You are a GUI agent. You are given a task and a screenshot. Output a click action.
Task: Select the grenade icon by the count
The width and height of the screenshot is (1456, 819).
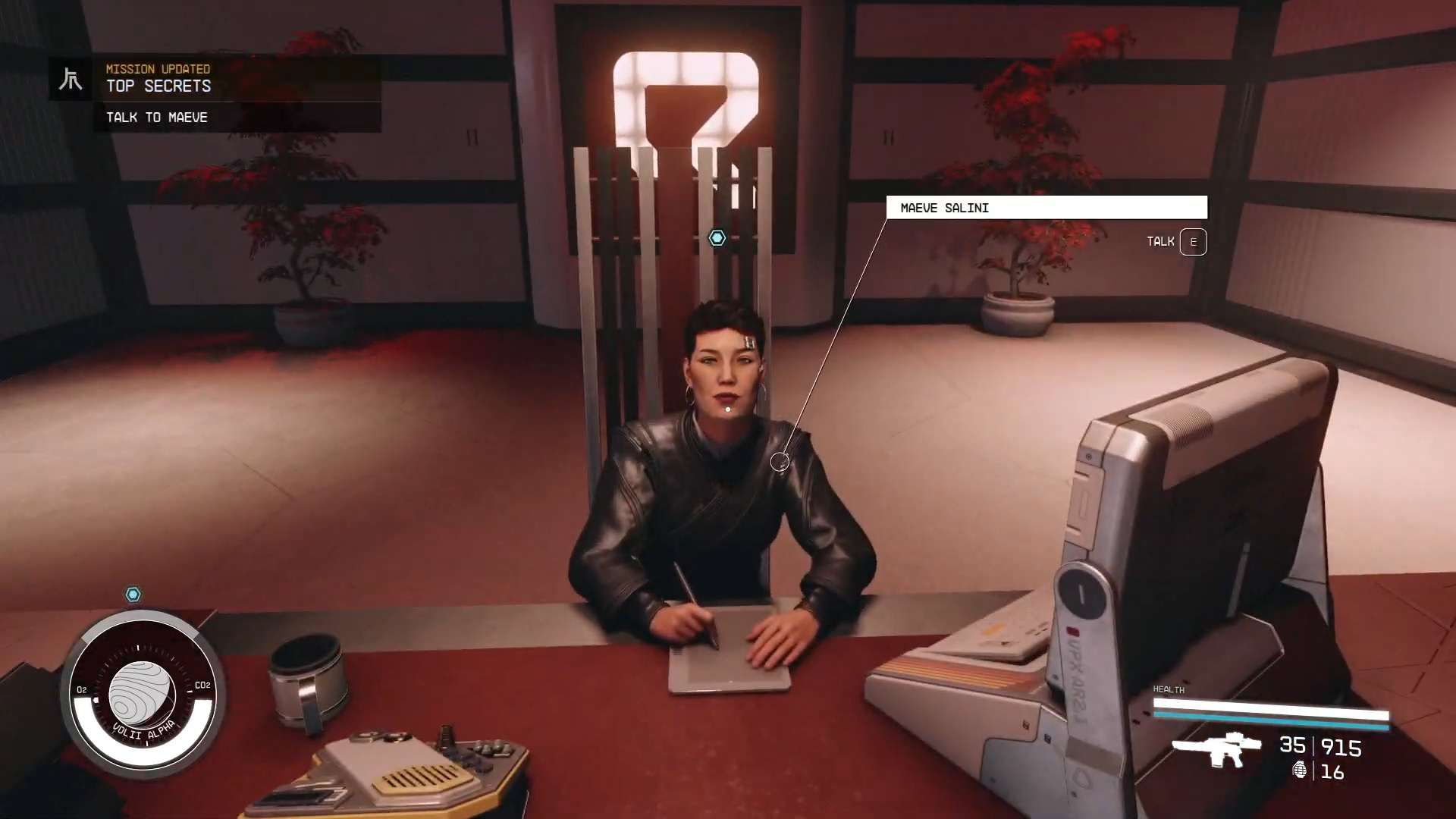1299,770
